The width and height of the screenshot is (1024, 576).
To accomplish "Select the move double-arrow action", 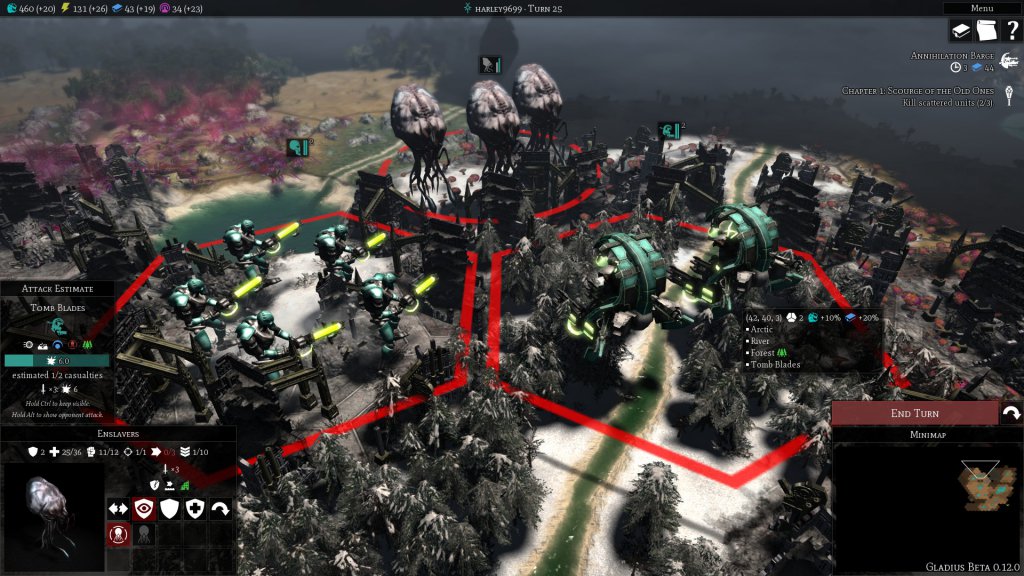I will click(x=118, y=508).
